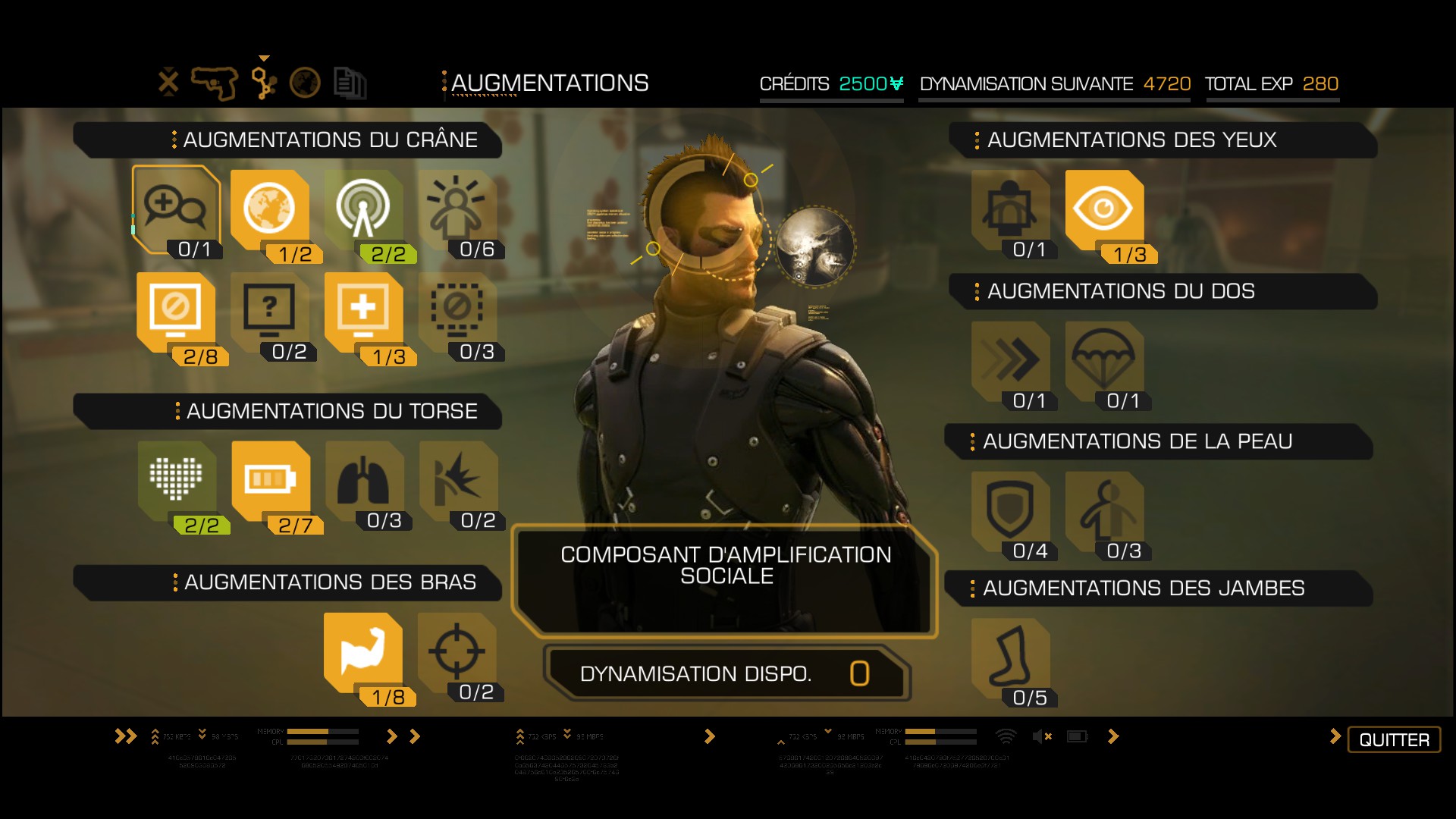The image size is (1456, 819).
Task: Choose the lungs augmentation
Action: 363,479
